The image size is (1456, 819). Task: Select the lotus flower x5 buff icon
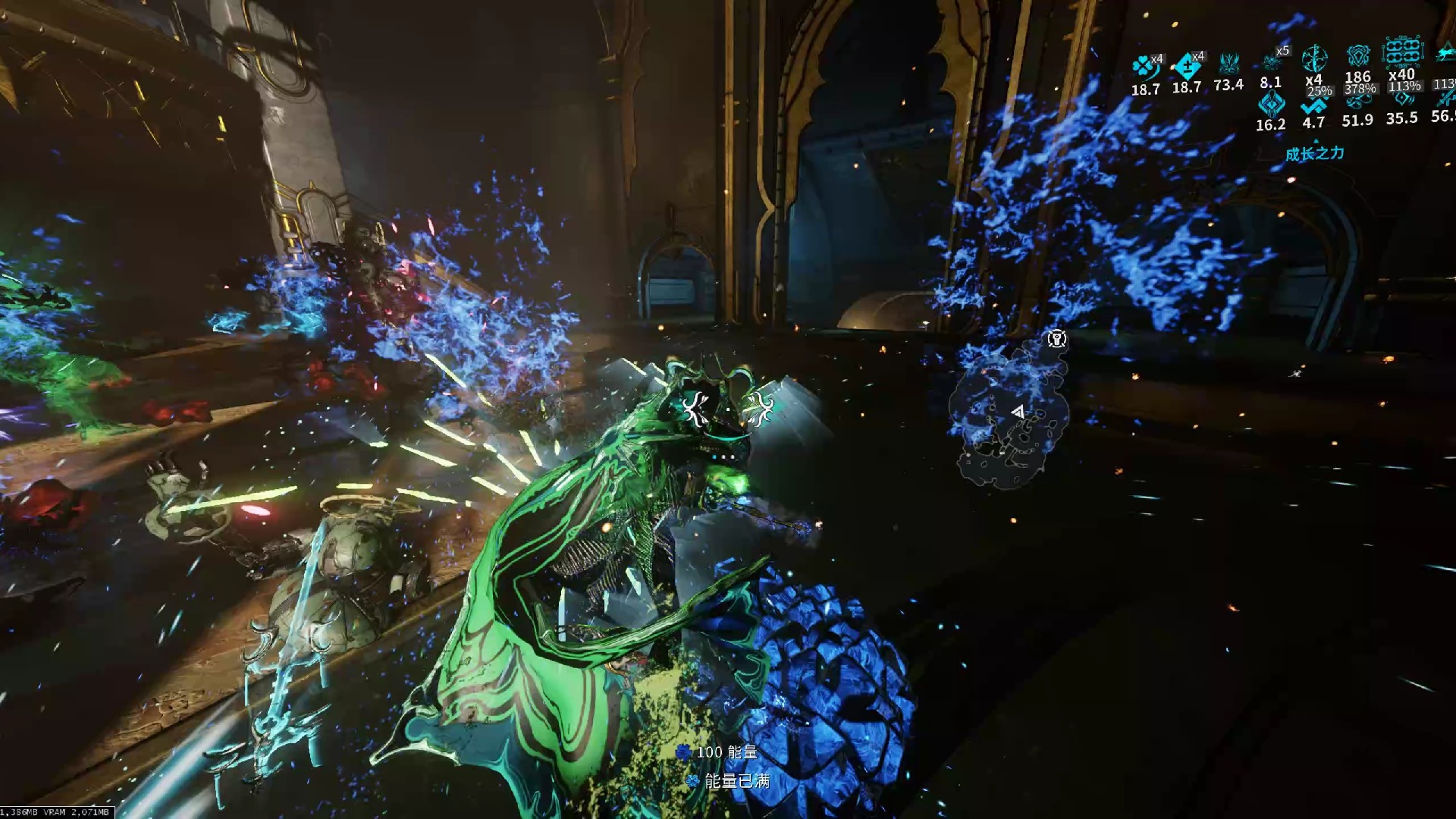1272,61
